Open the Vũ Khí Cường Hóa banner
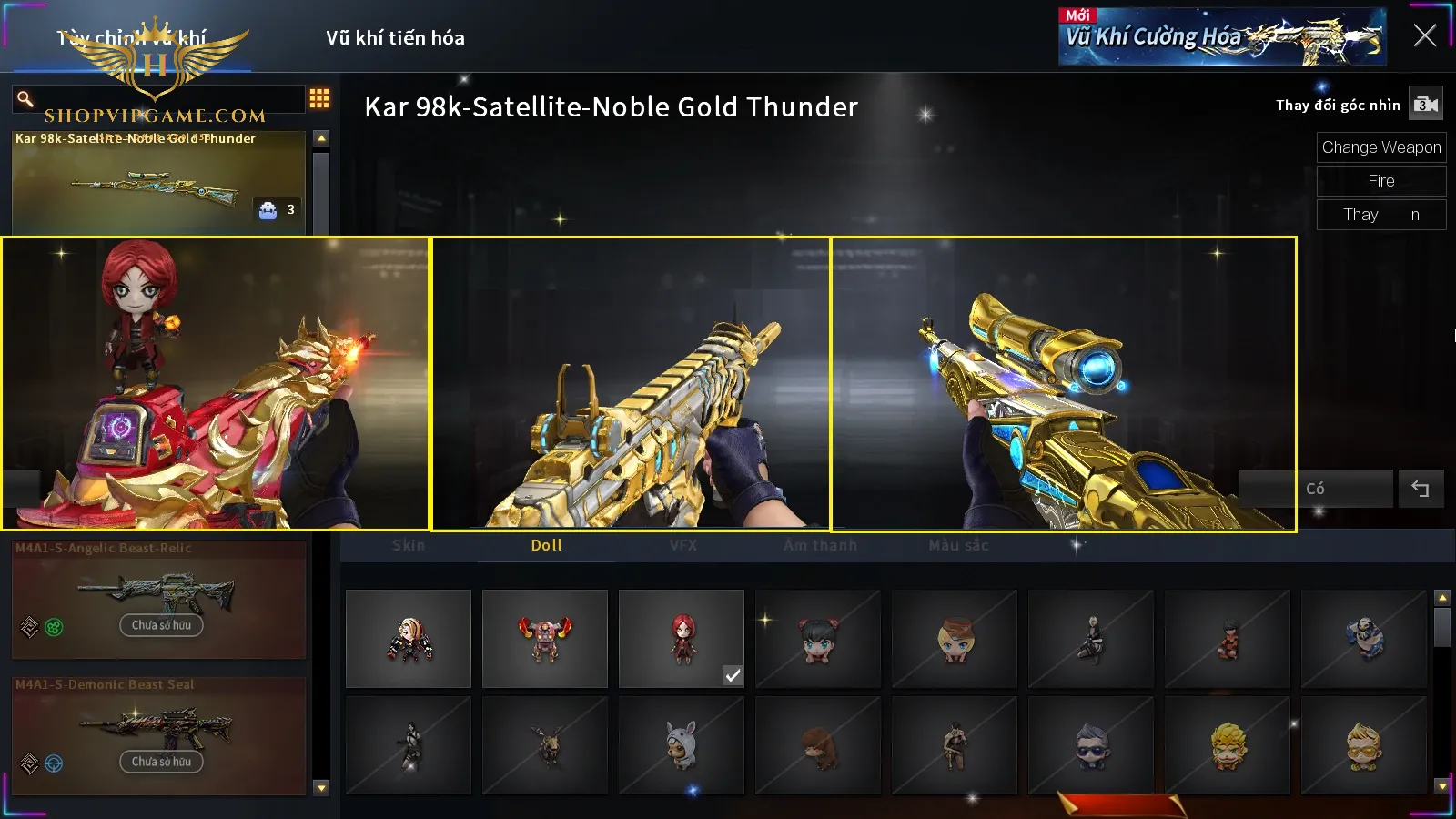 (1221, 37)
